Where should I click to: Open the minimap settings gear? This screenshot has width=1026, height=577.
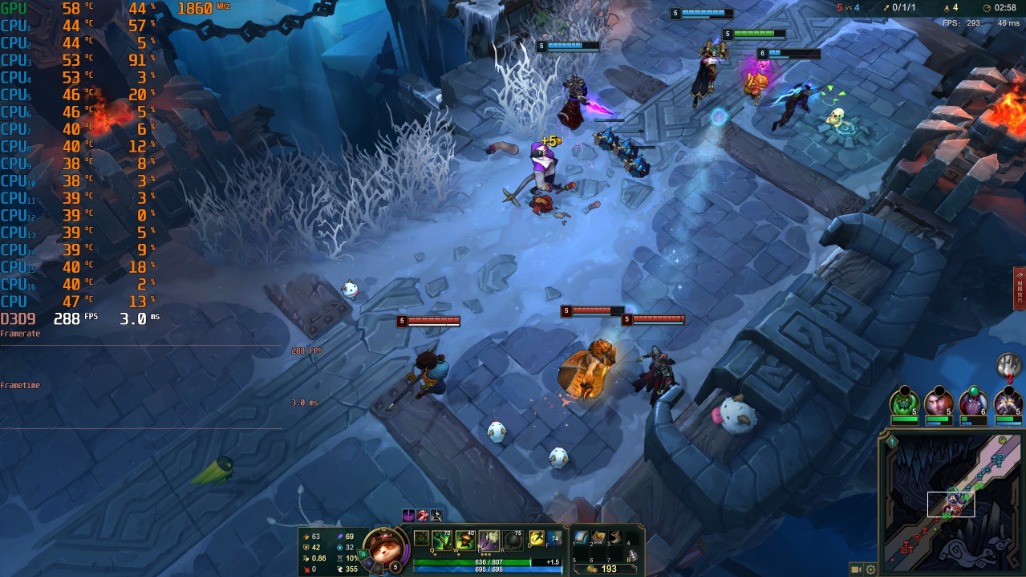[871, 569]
